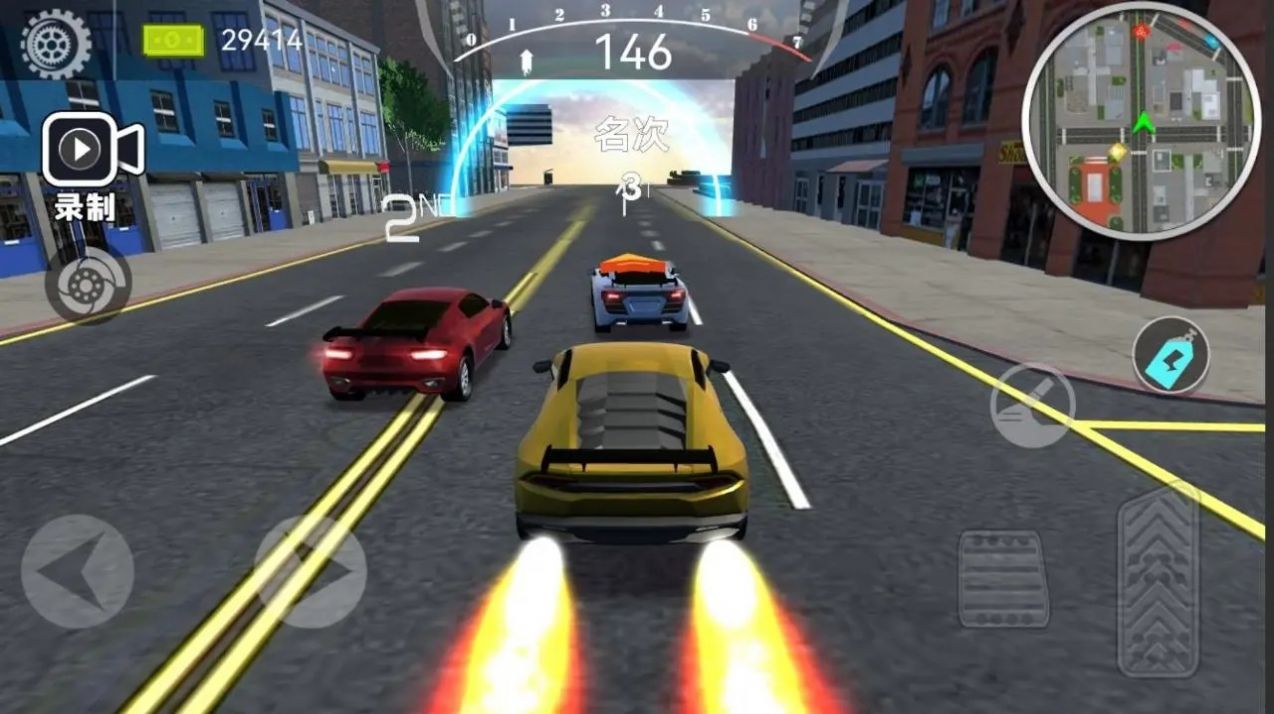The width and height of the screenshot is (1274, 714).
Task: Activate the nitro boost canister button
Action: [x=1171, y=355]
